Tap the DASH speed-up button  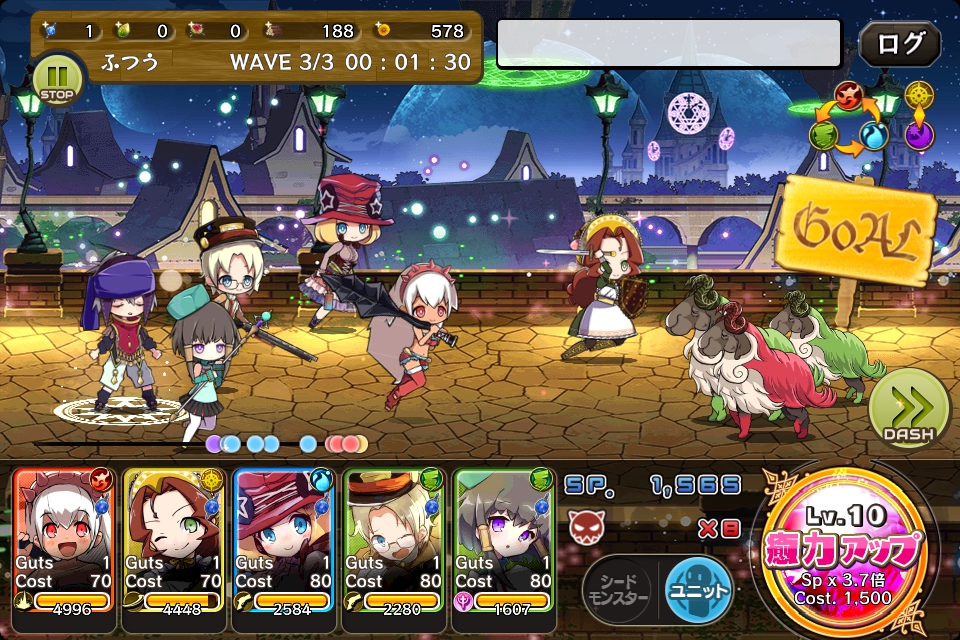click(907, 409)
